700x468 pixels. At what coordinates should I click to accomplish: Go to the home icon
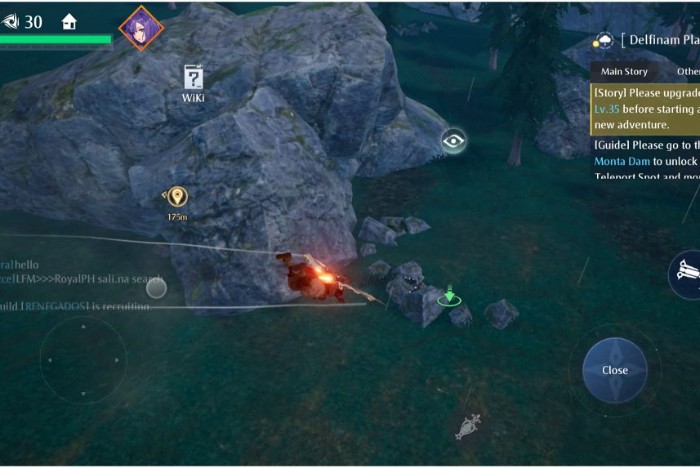point(69,22)
